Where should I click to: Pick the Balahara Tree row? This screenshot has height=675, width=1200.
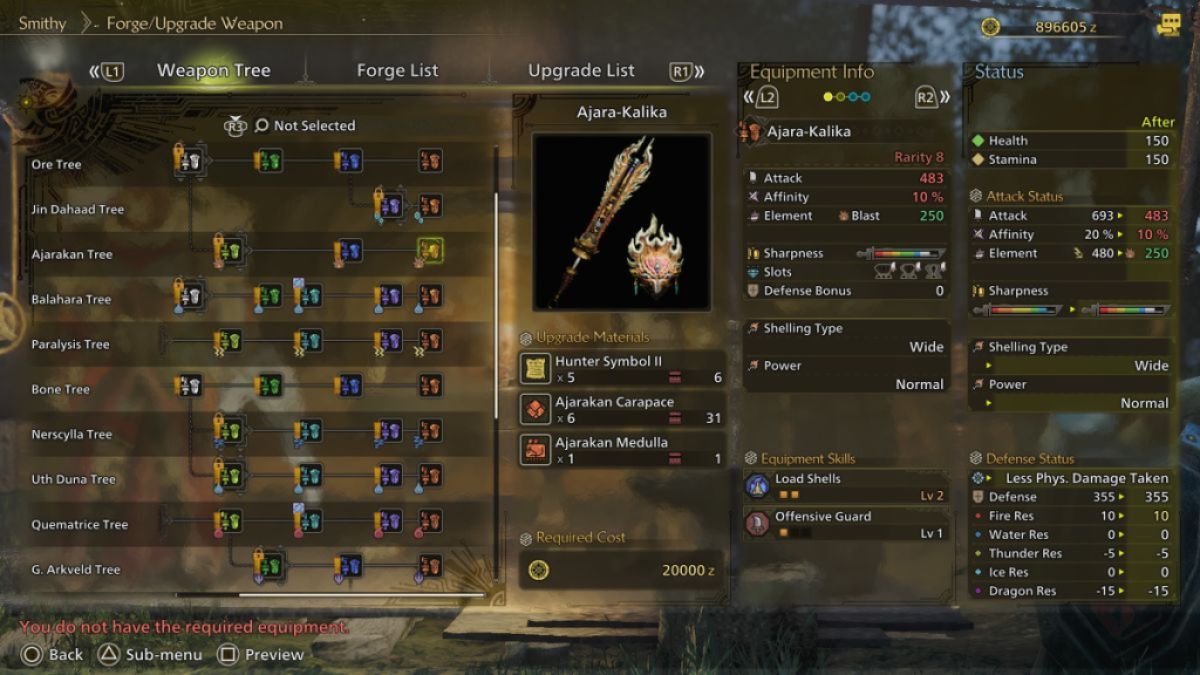[x=71, y=299]
